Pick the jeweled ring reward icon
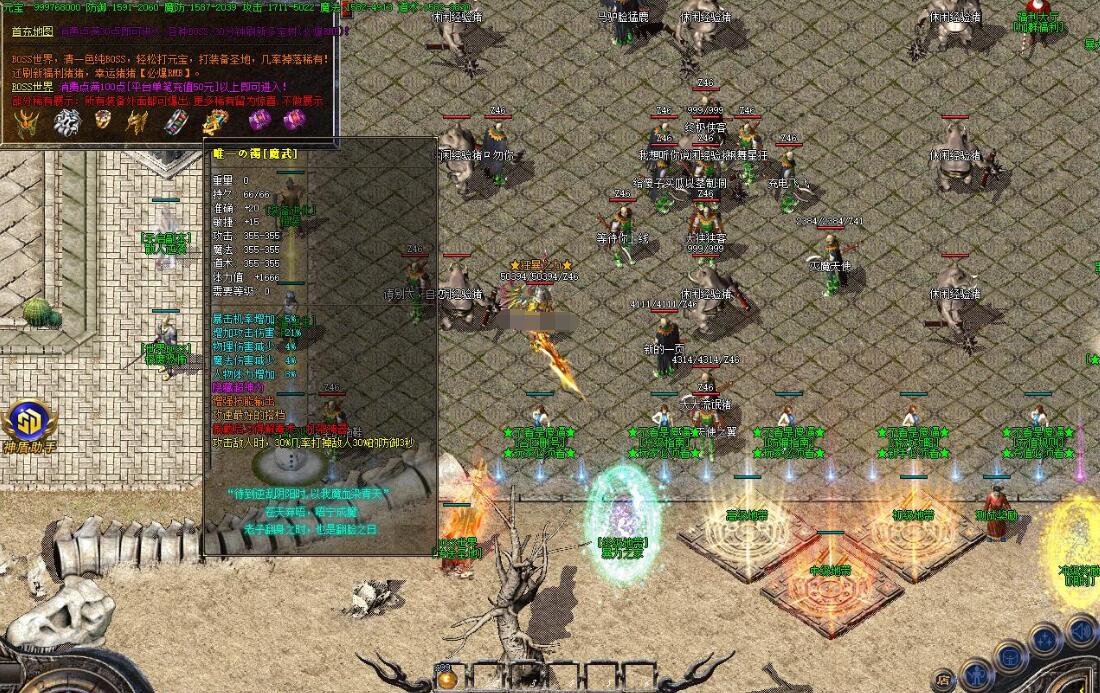Viewport: 1100px width, 693px height. (x=103, y=121)
